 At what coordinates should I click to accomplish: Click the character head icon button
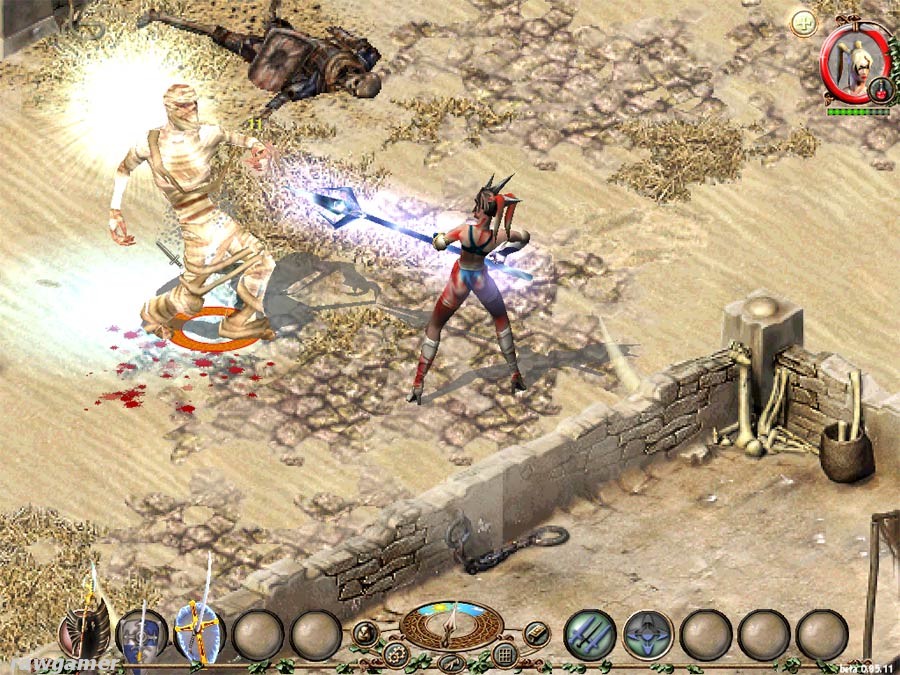pos(365,632)
